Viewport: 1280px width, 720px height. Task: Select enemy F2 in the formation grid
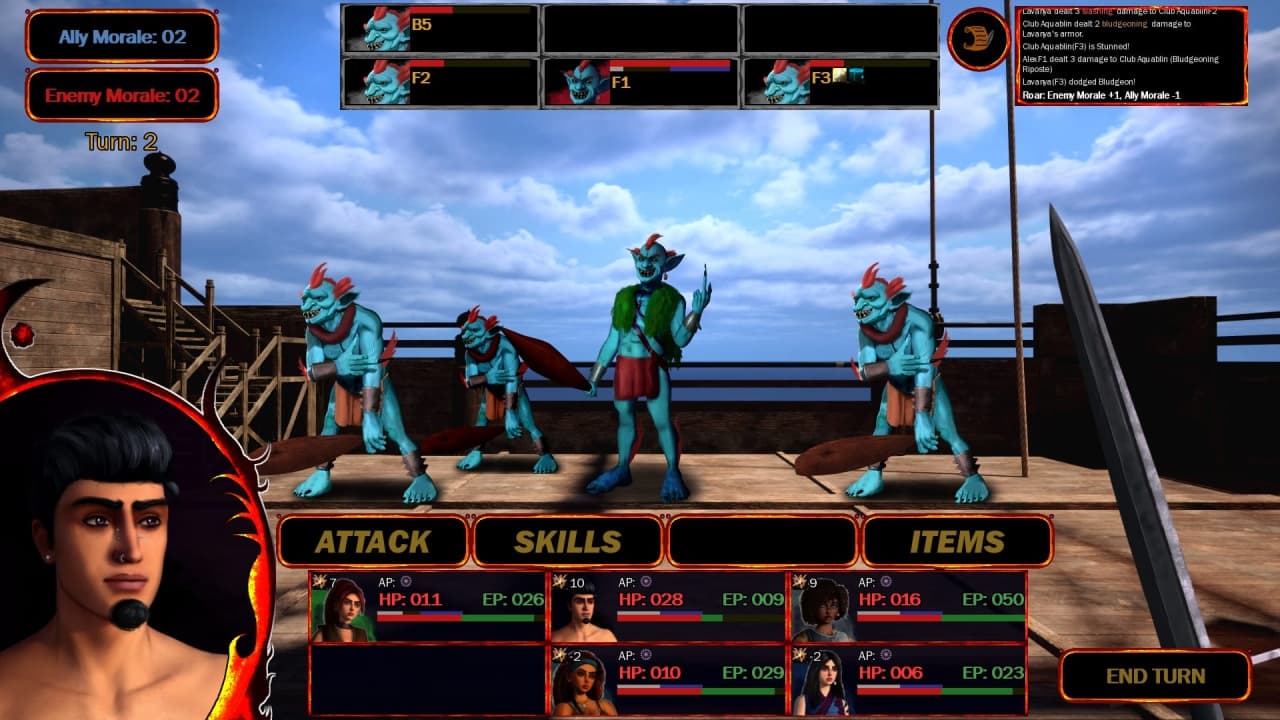tap(441, 82)
